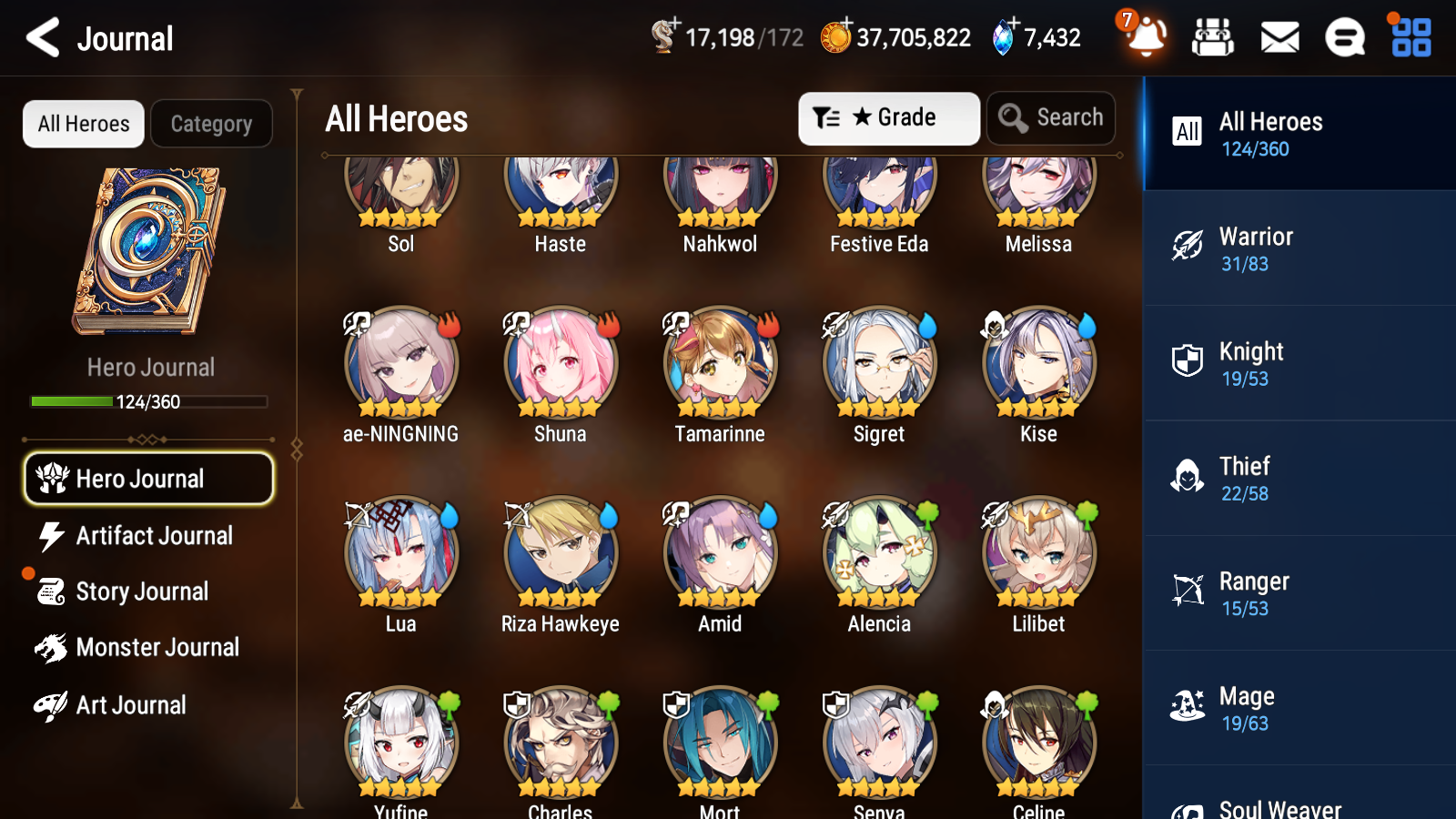Screen dimensions: 1456x819
Task: Open the funnel filter options
Action: pyautogui.click(x=824, y=117)
